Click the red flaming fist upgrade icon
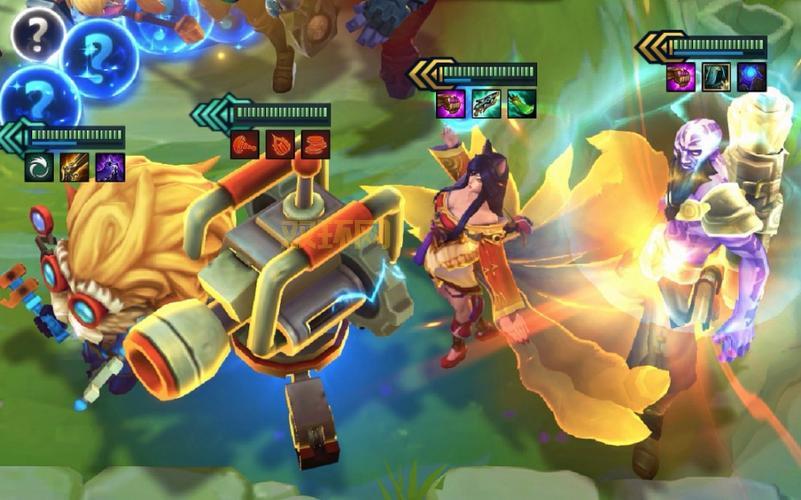The width and height of the screenshot is (801, 500). click(x=280, y=144)
